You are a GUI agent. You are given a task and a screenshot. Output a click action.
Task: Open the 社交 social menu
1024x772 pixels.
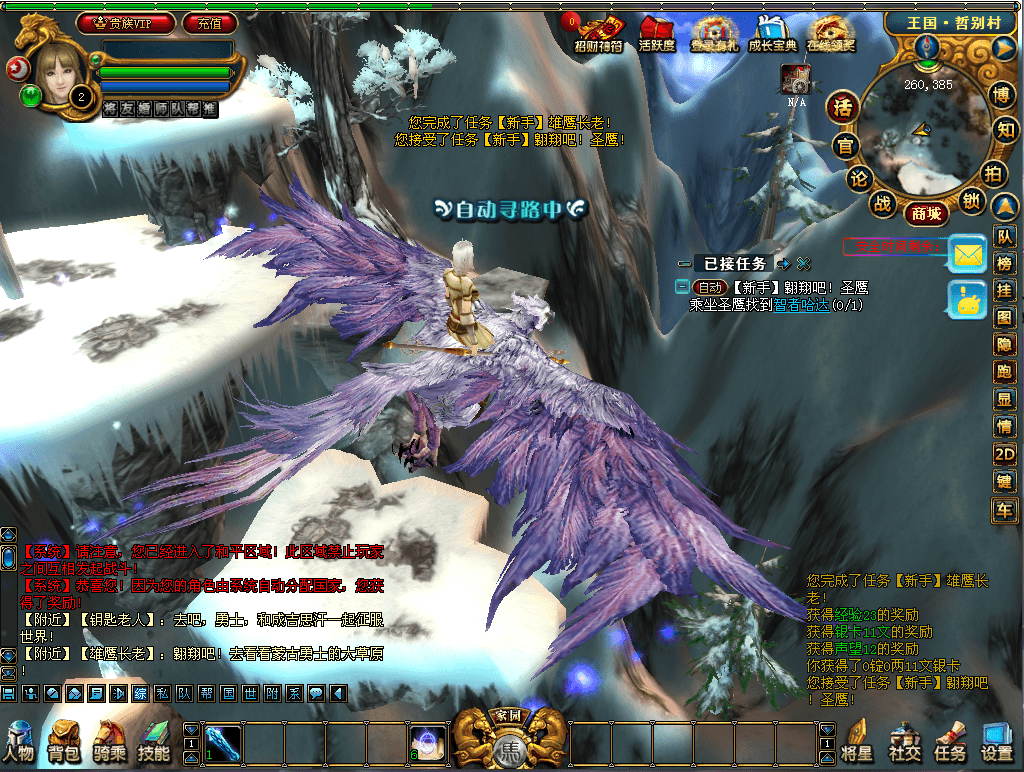point(904,741)
